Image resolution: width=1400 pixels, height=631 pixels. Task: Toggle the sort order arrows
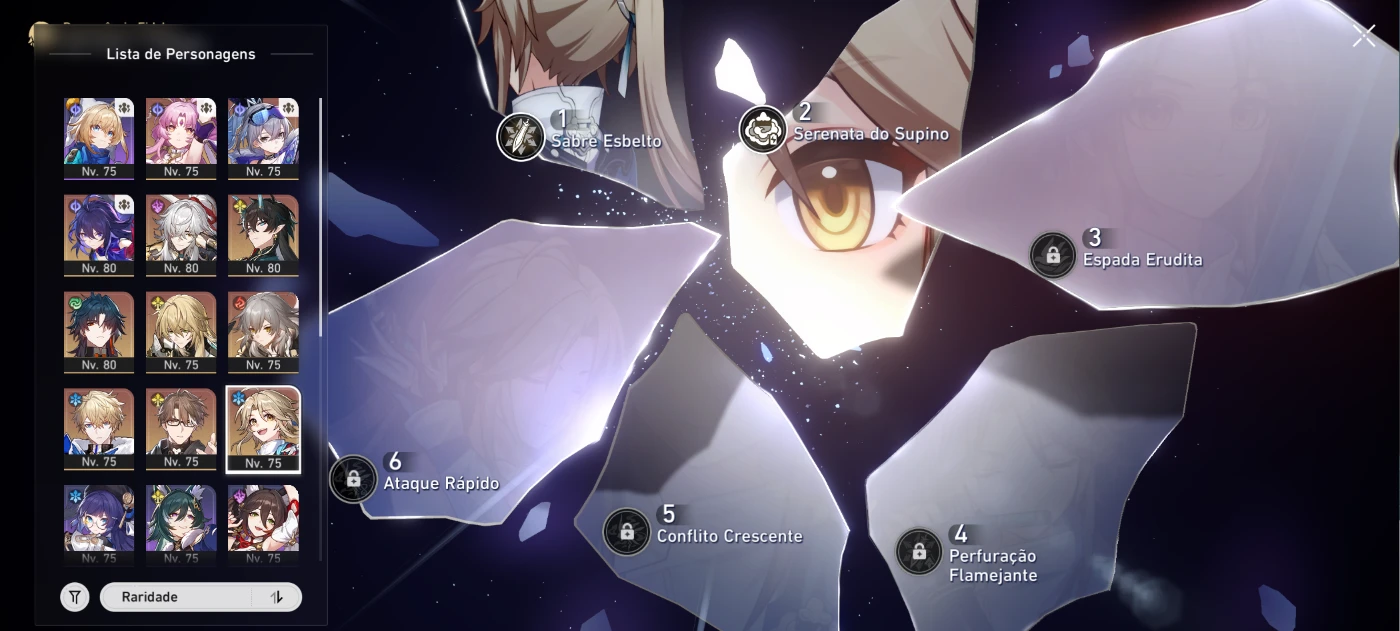coord(277,597)
